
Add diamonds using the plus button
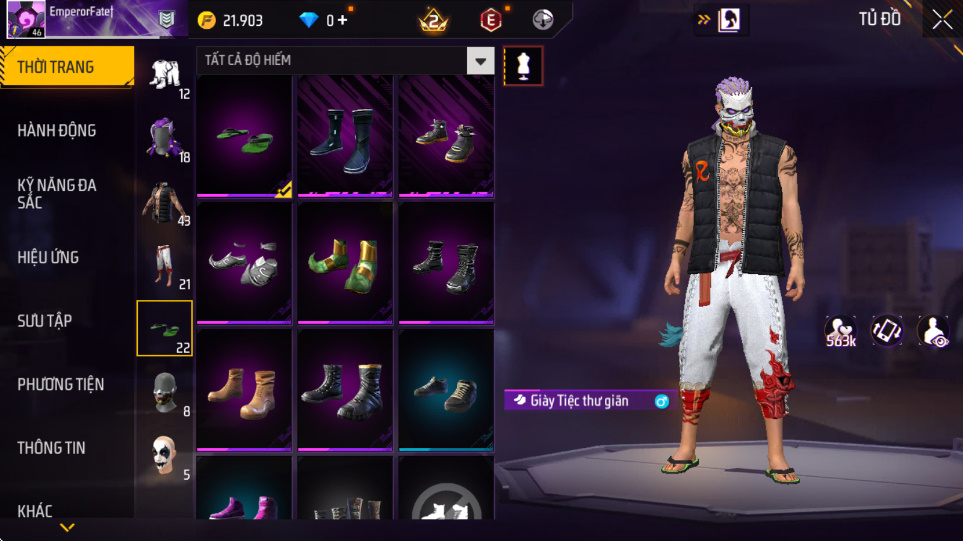pos(343,20)
